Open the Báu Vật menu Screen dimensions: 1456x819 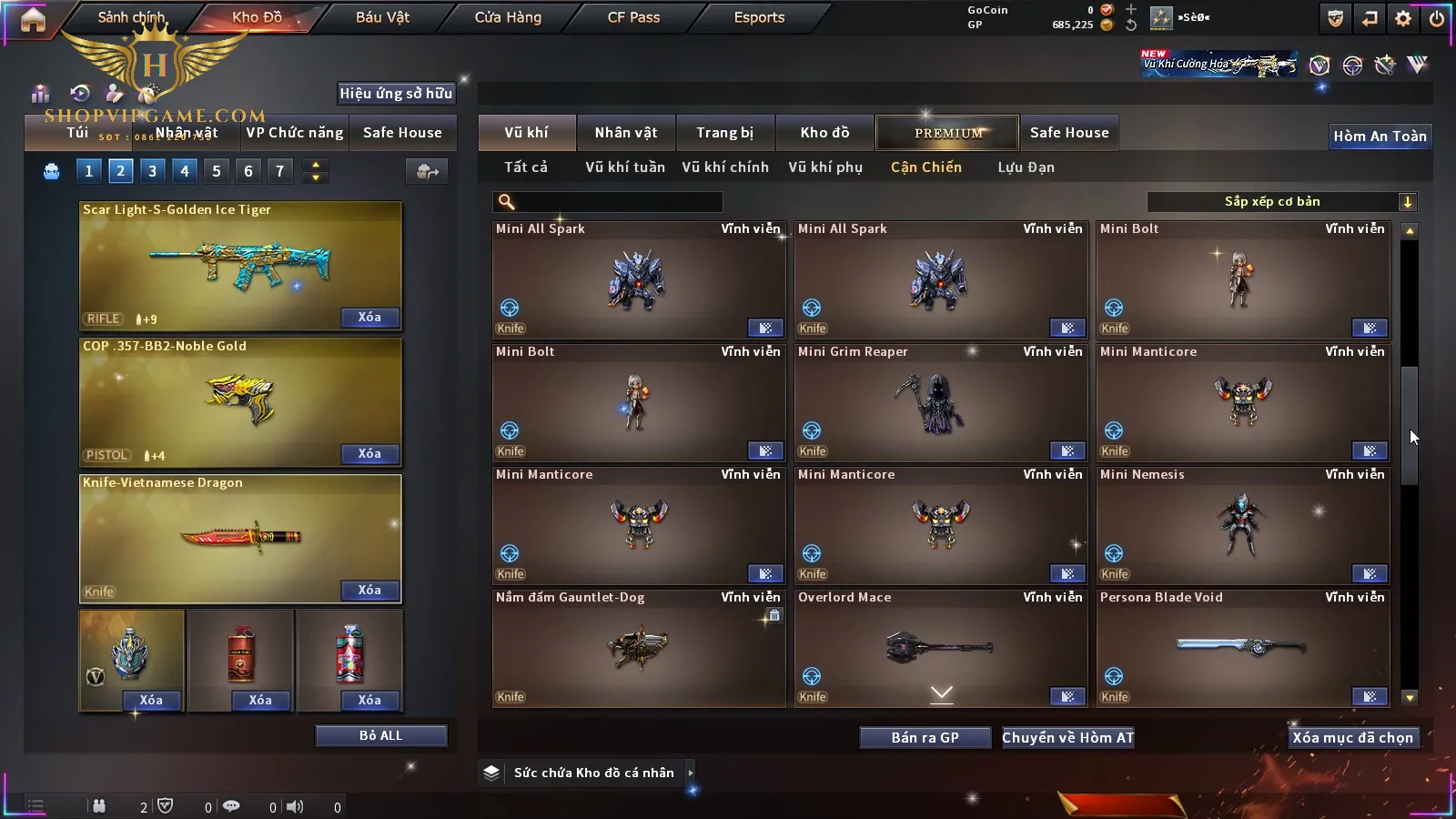(x=382, y=17)
